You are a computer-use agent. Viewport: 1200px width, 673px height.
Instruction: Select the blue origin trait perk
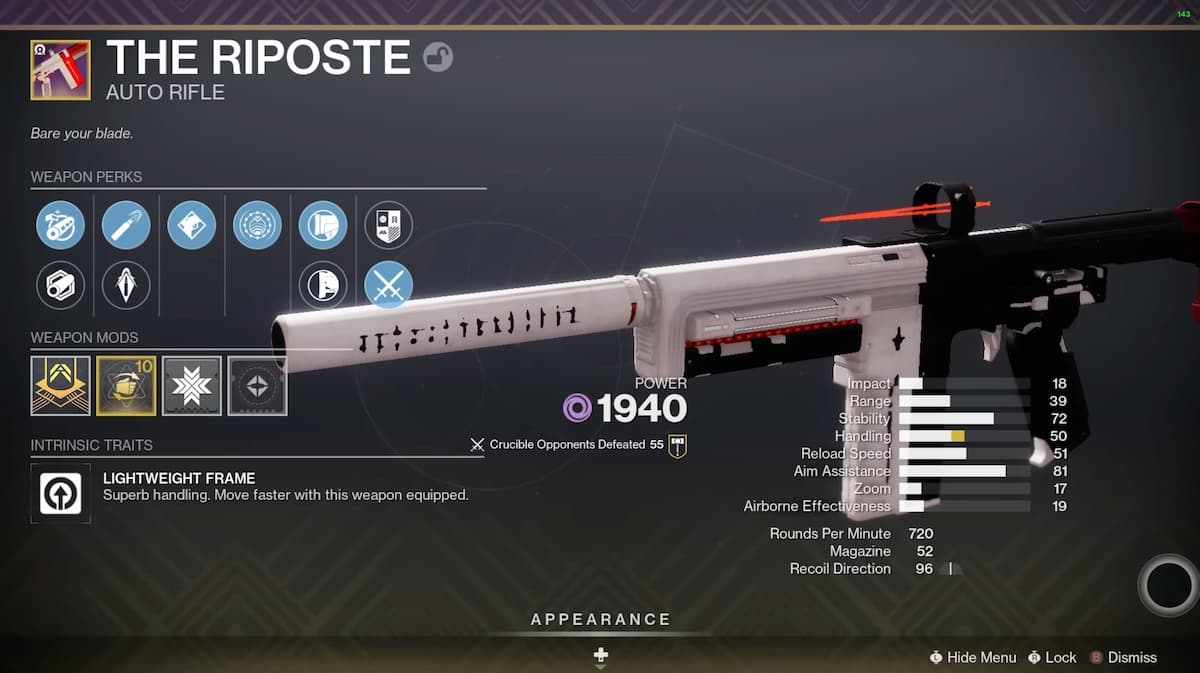click(x=323, y=225)
